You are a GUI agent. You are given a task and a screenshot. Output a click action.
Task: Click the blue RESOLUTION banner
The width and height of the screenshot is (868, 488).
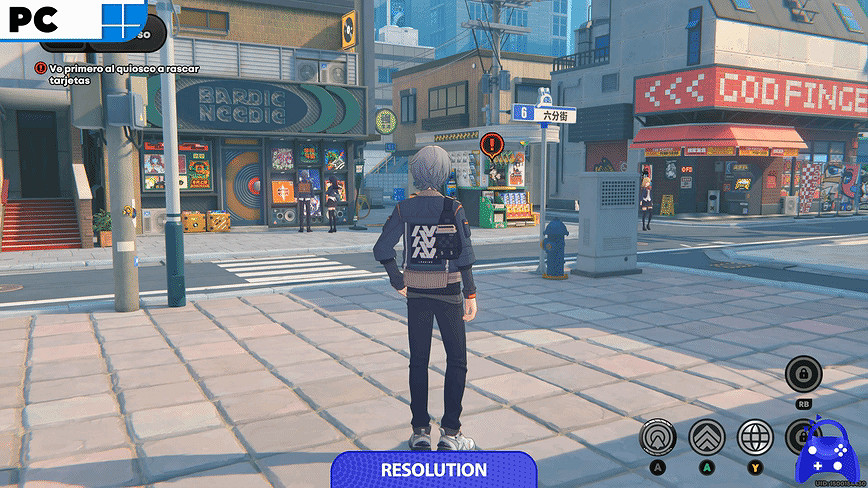pos(434,469)
